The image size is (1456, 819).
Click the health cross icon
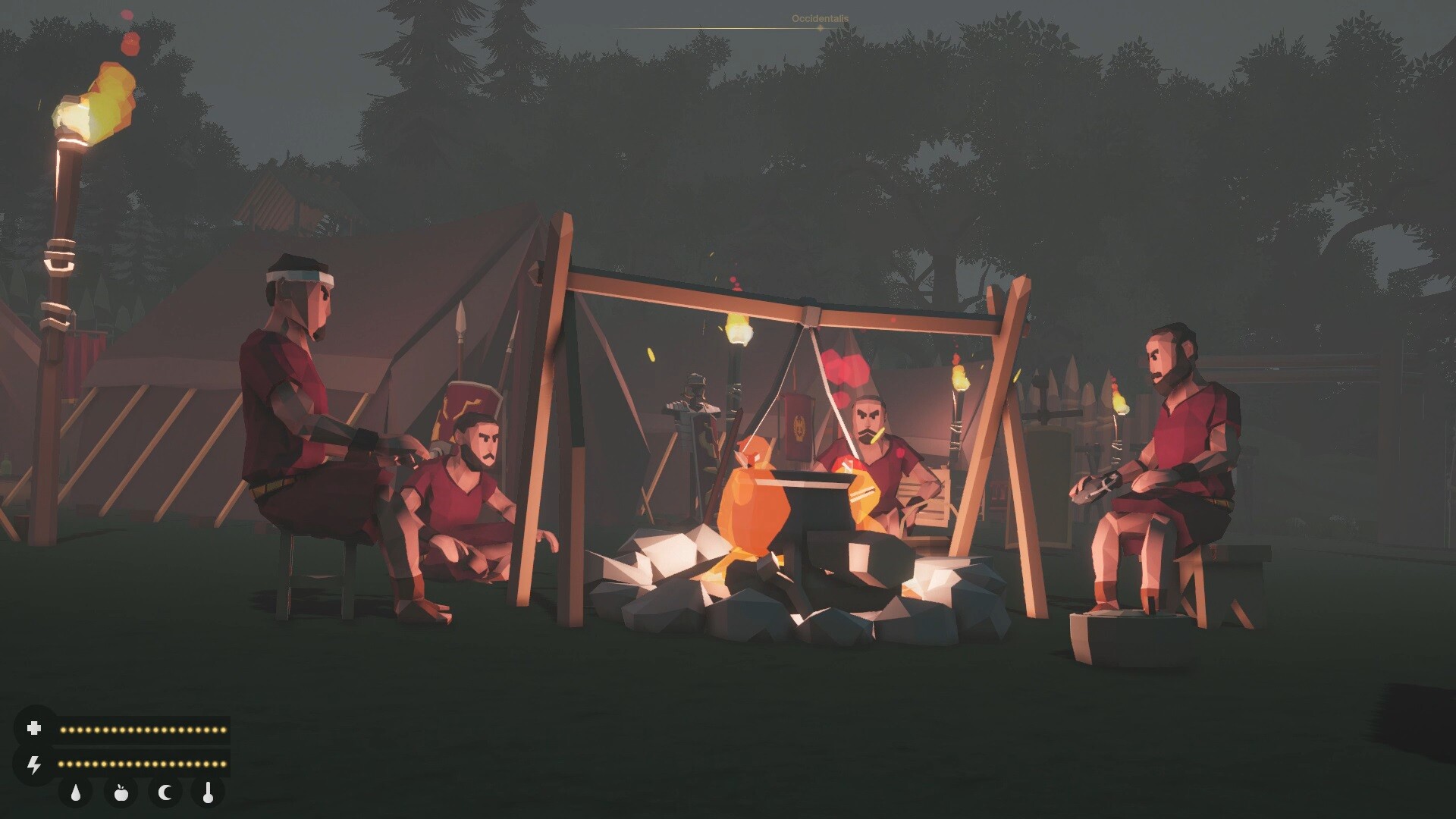pyautogui.click(x=35, y=730)
